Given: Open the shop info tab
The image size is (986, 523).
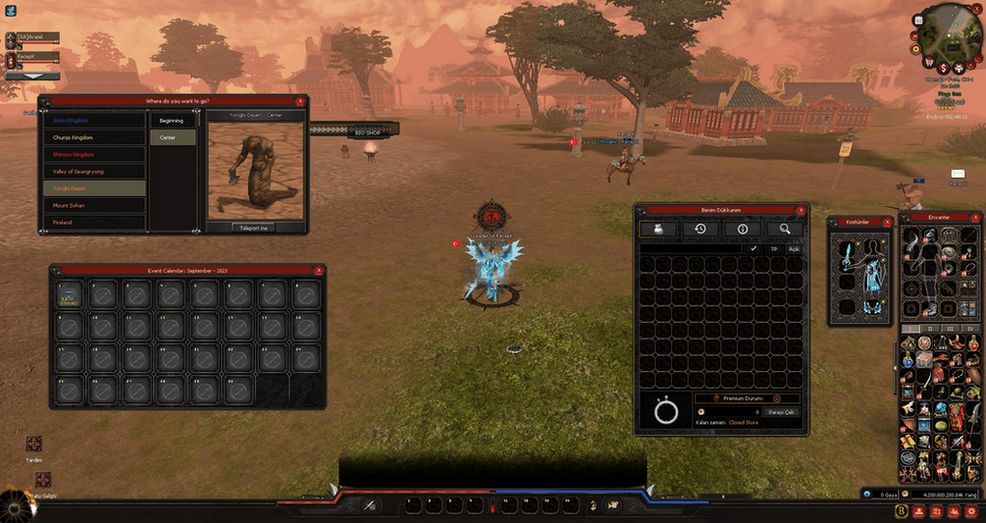Looking at the screenshot, I should click(743, 229).
